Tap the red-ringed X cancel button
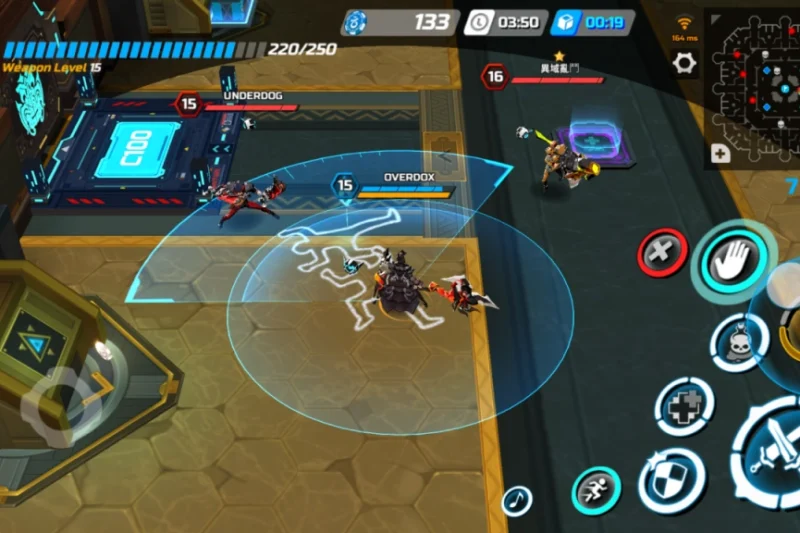The width and height of the screenshot is (800, 533). tap(662, 252)
